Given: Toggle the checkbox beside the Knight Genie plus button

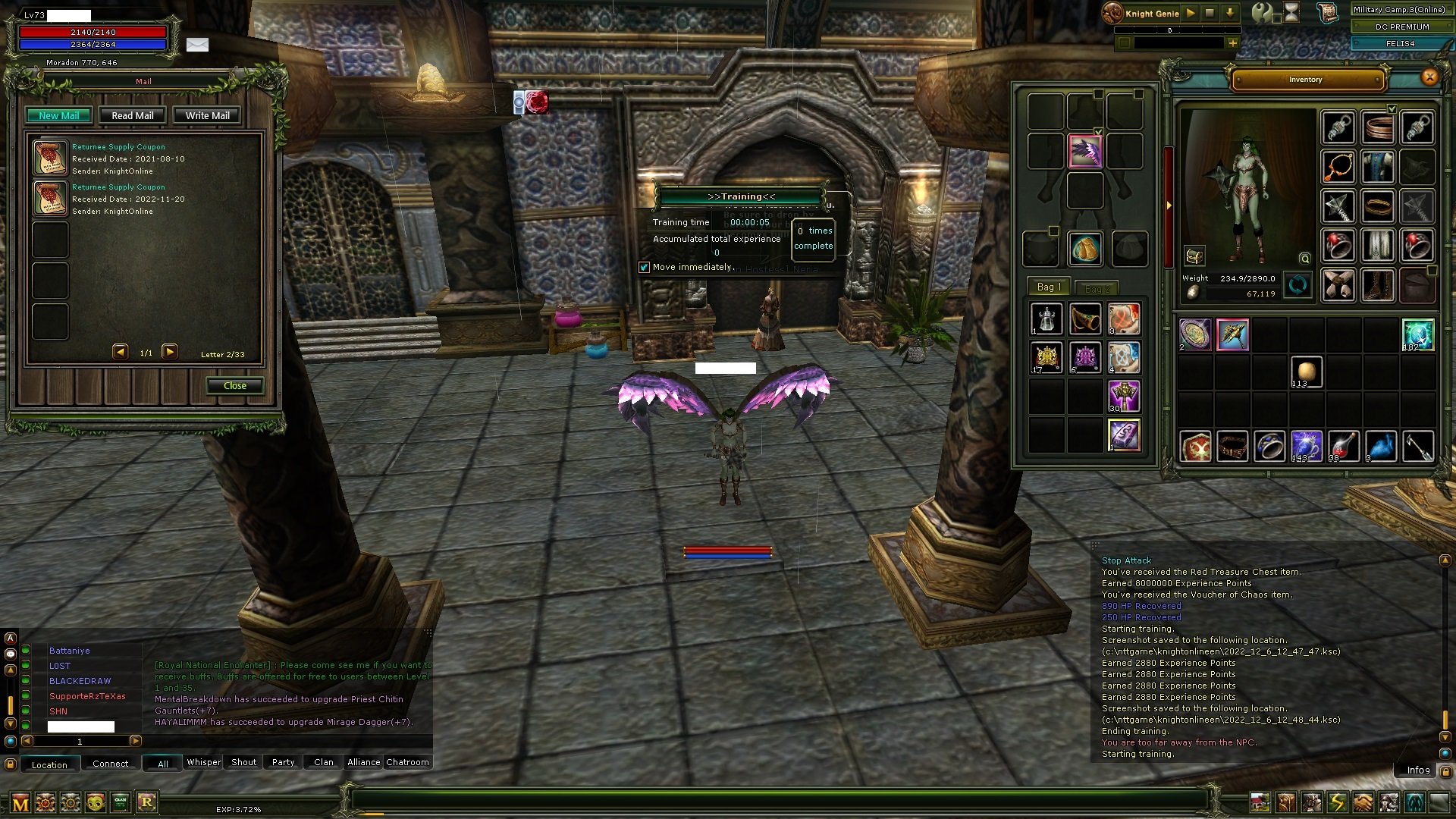Looking at the screenshot, I should (x=1125, y=43).
